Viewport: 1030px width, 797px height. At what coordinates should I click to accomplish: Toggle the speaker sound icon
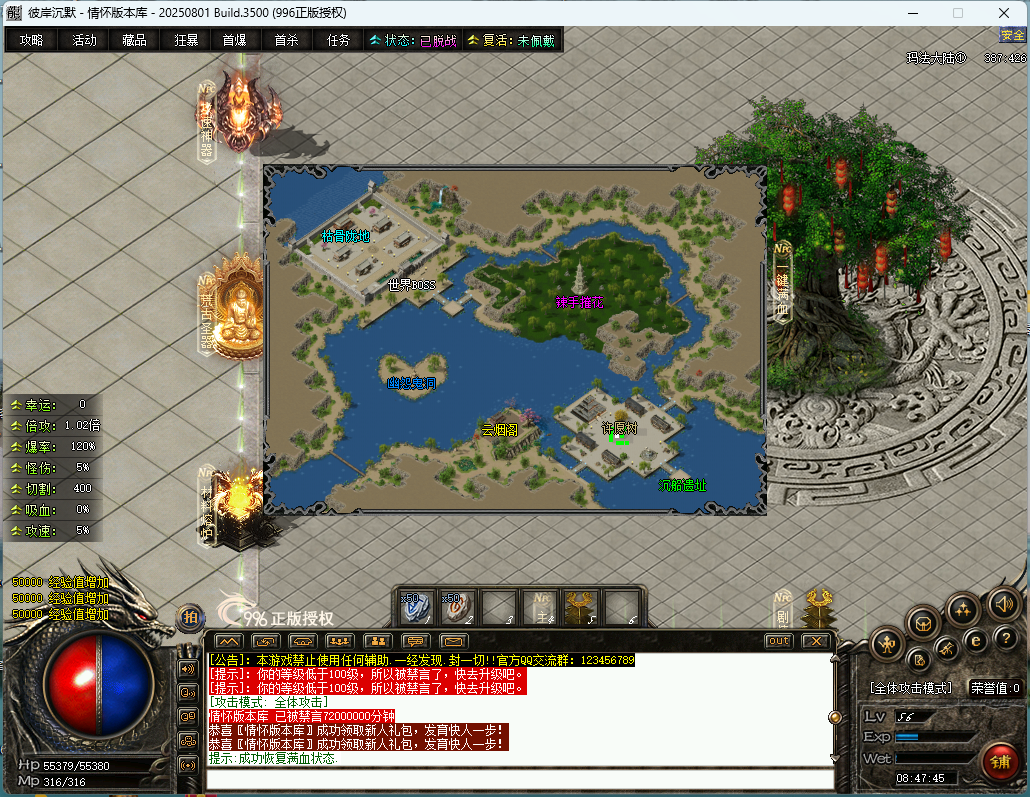tap(1003, 602)
